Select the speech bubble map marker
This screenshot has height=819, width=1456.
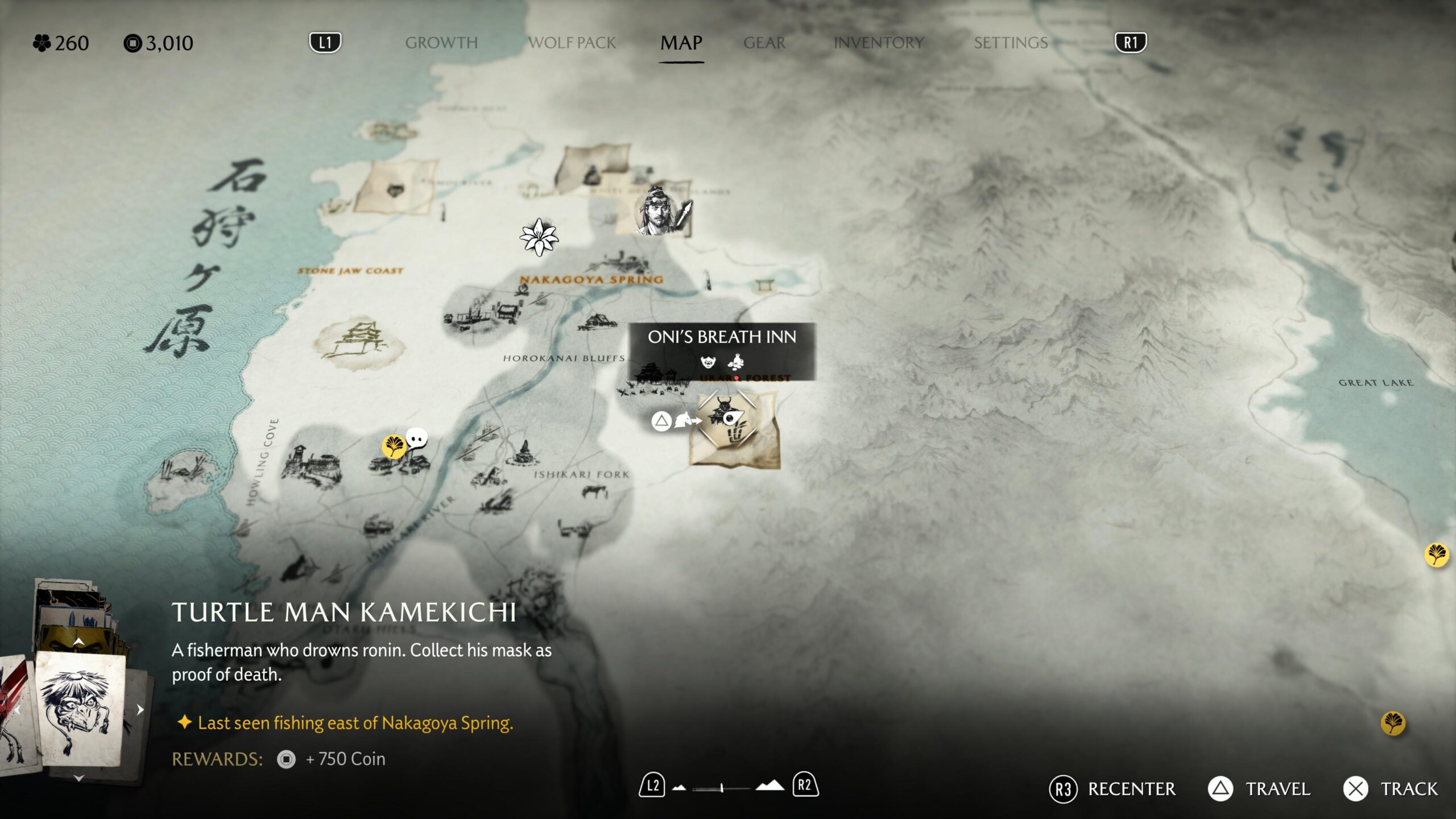point(417,439)
